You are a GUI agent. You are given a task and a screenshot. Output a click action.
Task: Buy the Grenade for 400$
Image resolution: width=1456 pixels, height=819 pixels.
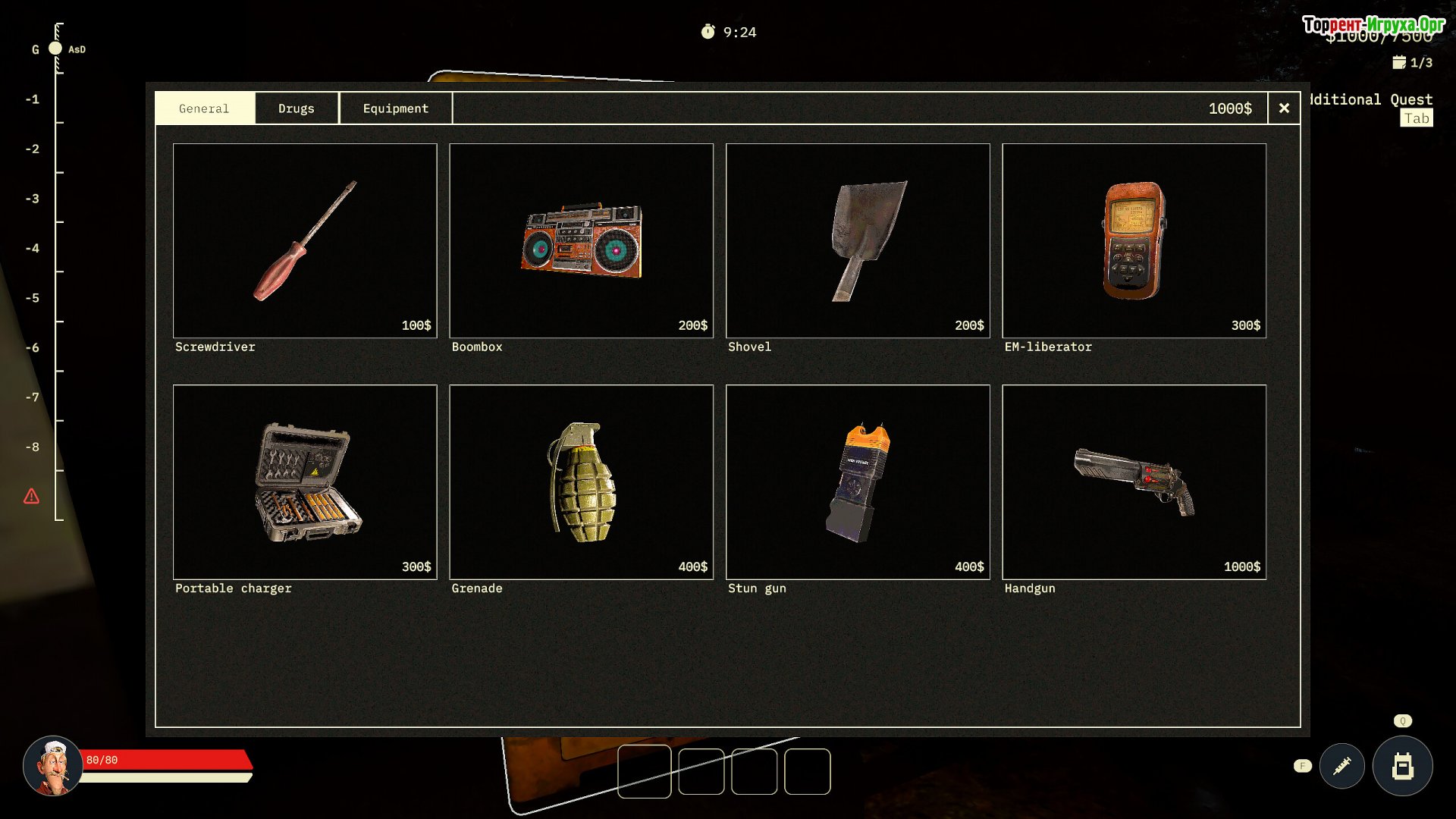tap(581, 482)
